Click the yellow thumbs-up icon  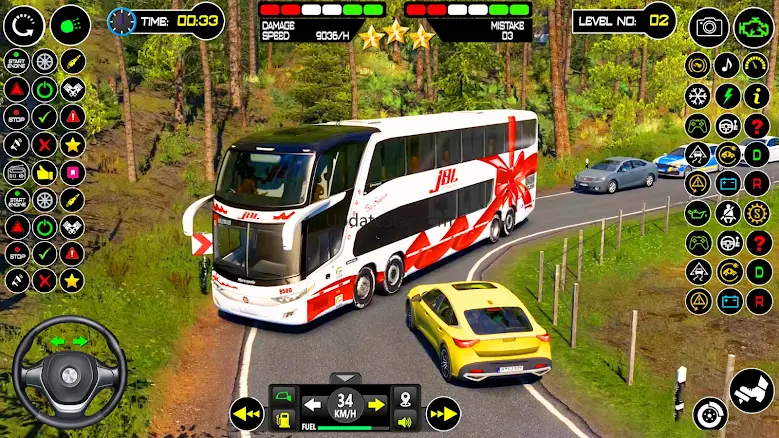[44, 172]
